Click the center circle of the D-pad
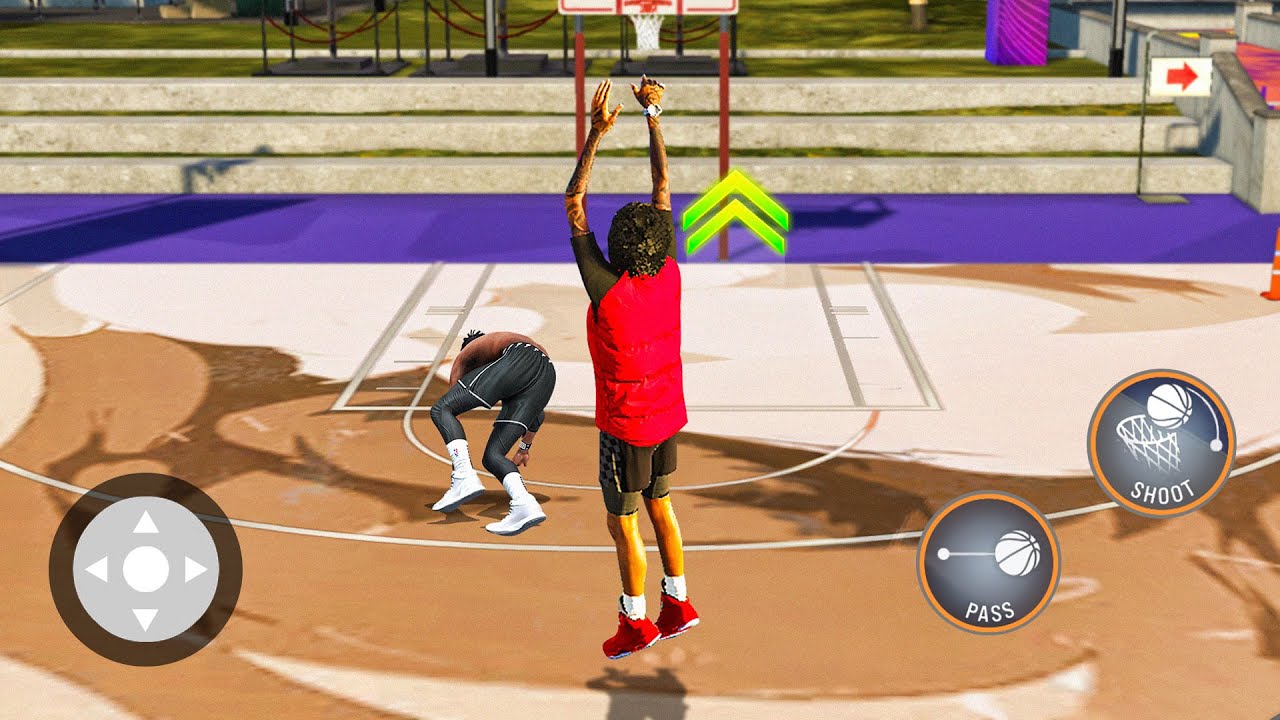 click(146, 569)
